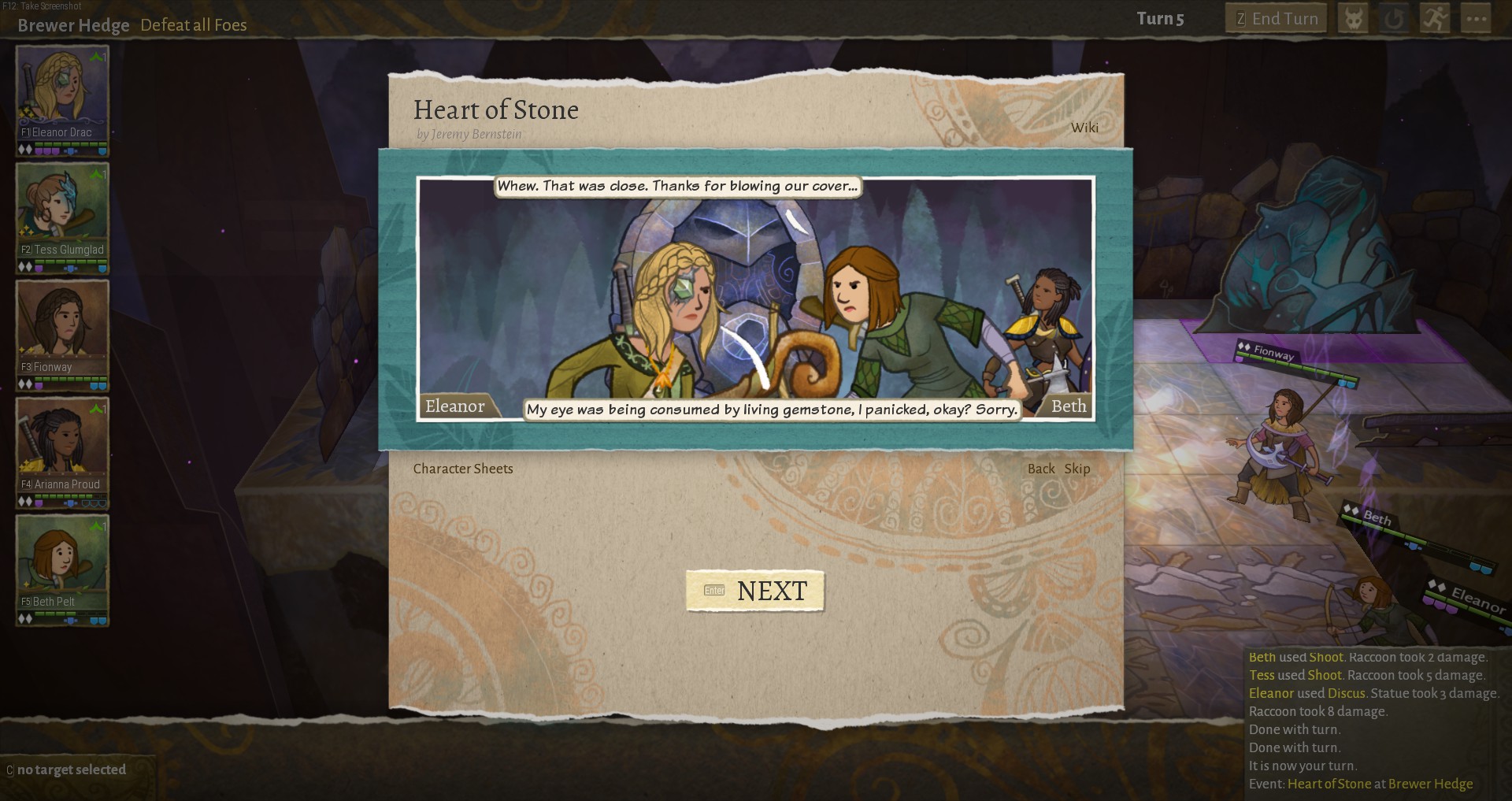
Task: Open the Wiki from the event page
Action: tap(1084, 127)
